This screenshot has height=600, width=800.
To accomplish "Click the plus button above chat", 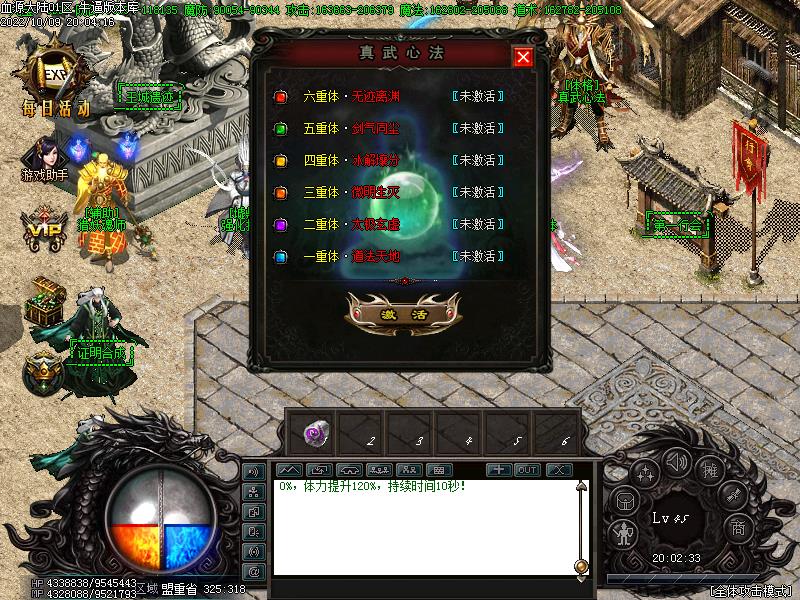I will [498, 470].
